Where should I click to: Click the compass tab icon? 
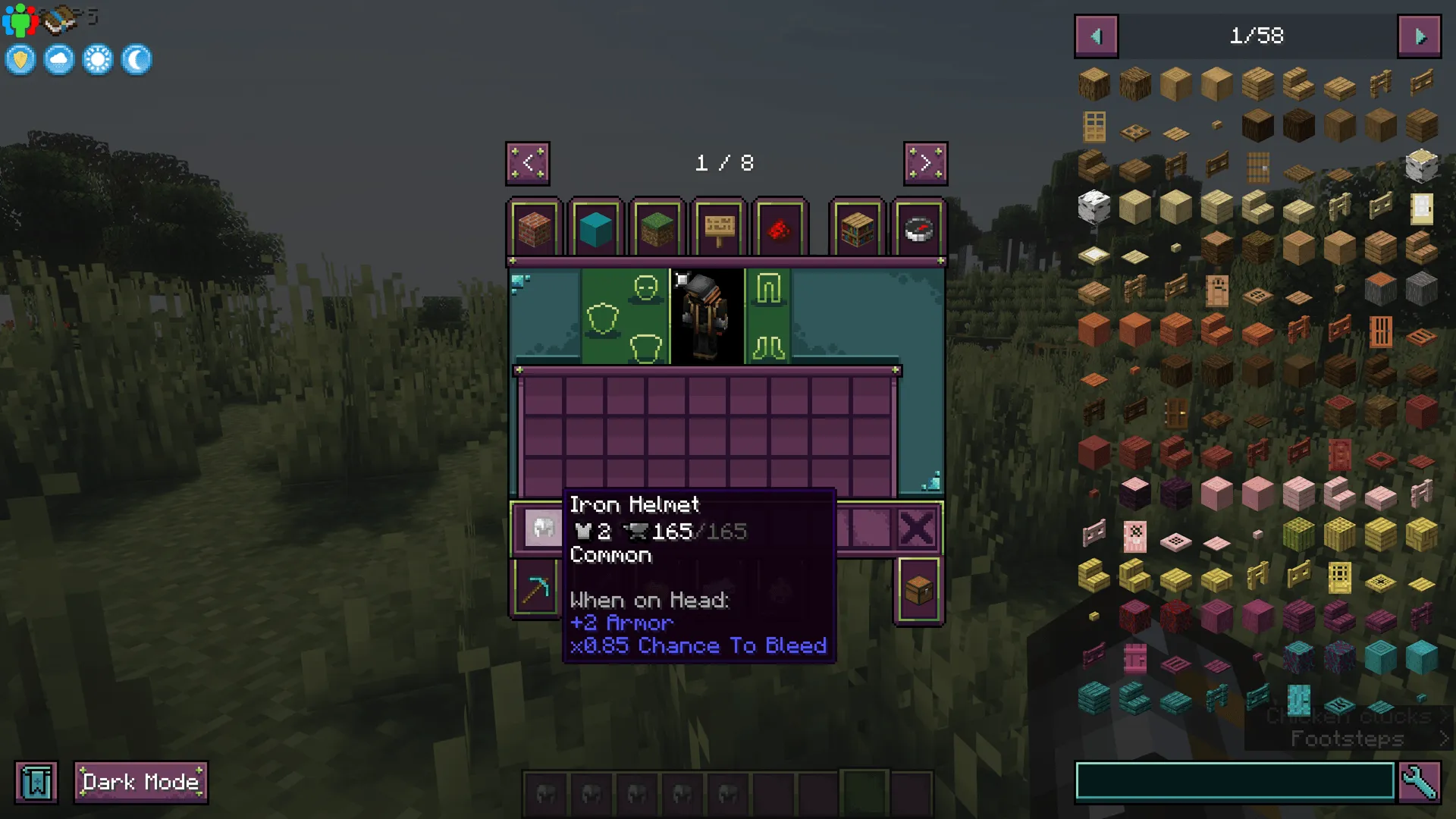(918, 230)
